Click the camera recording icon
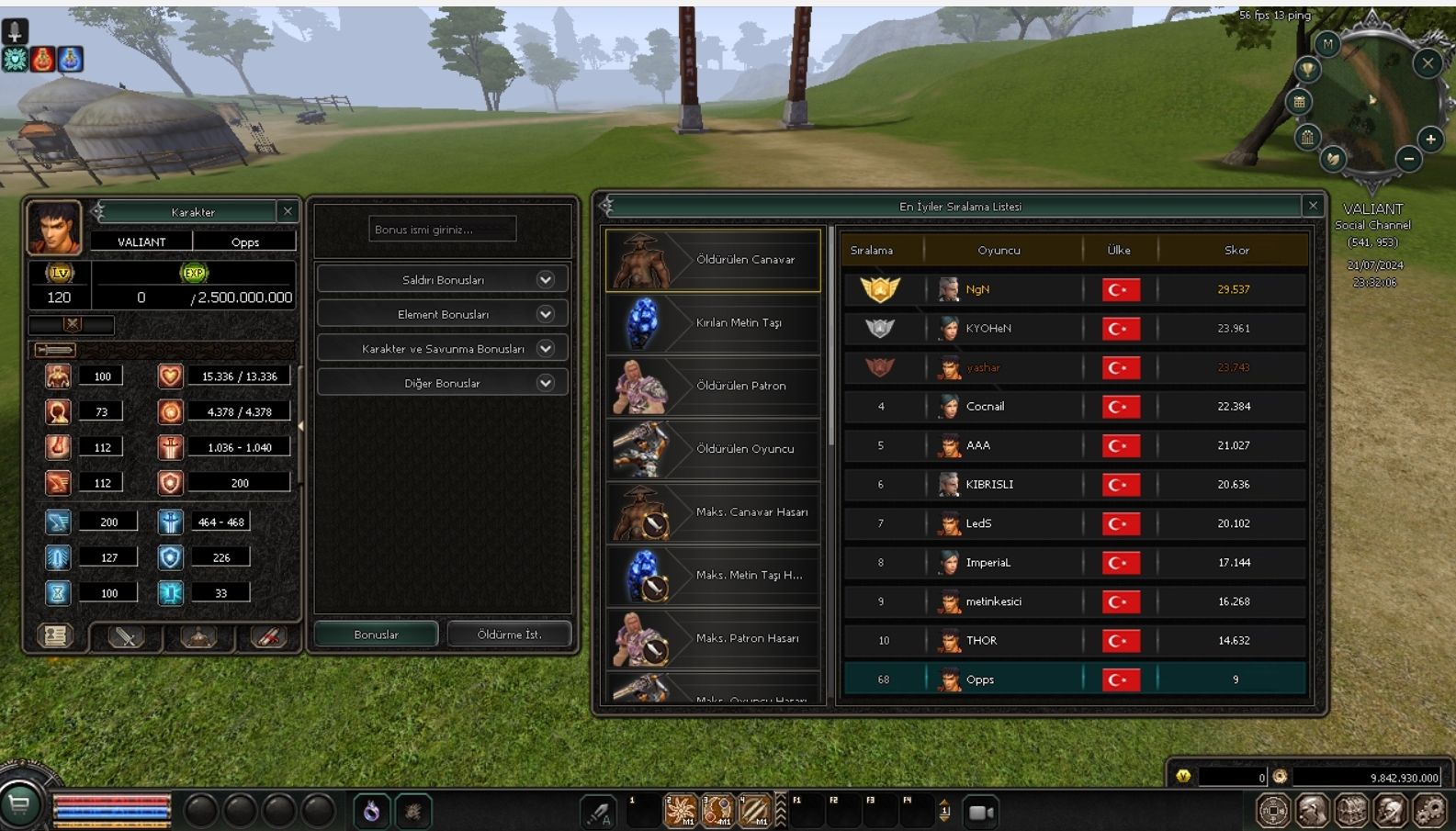 pos(980,812)
